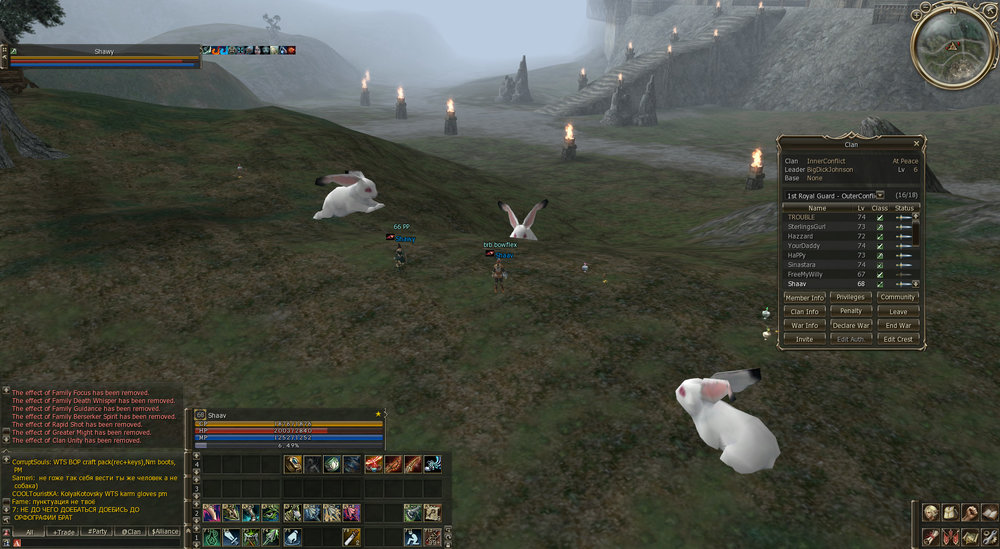This screenshot has height=549, width=1000.
Task: Open the $Alliance chat tab
Action: pyautogui.click(x=165, y=532)
